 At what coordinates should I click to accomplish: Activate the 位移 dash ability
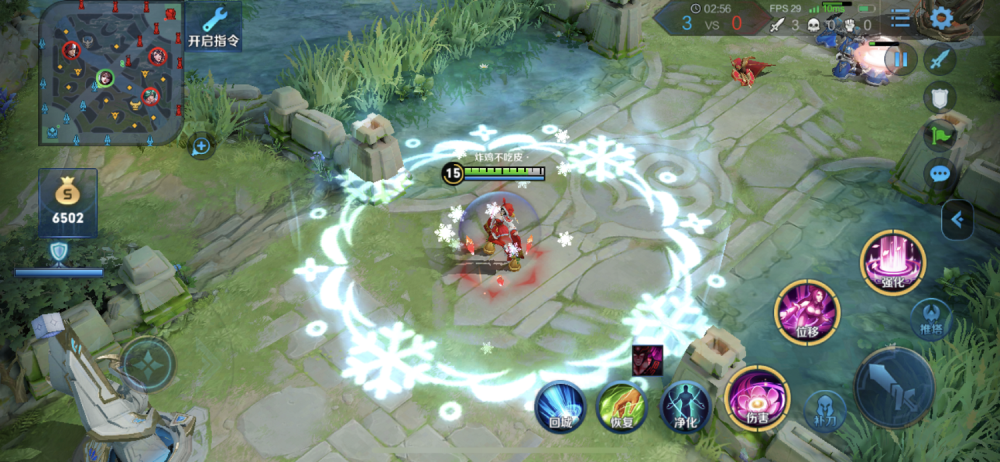pyautogui.click(x=806, y=312)
